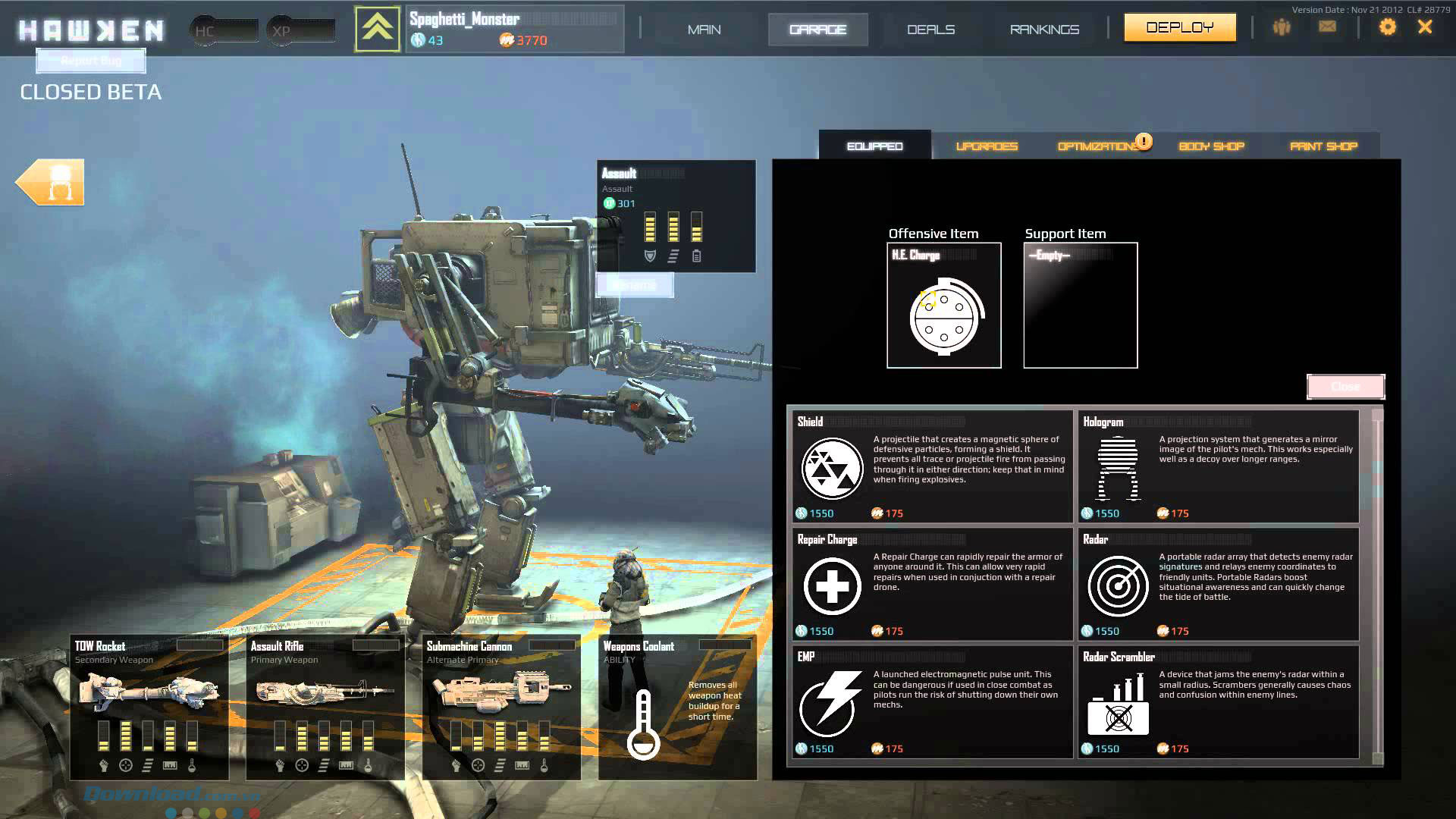
Task: Click the Report Bug button
Action: click(x=91, y=61)
